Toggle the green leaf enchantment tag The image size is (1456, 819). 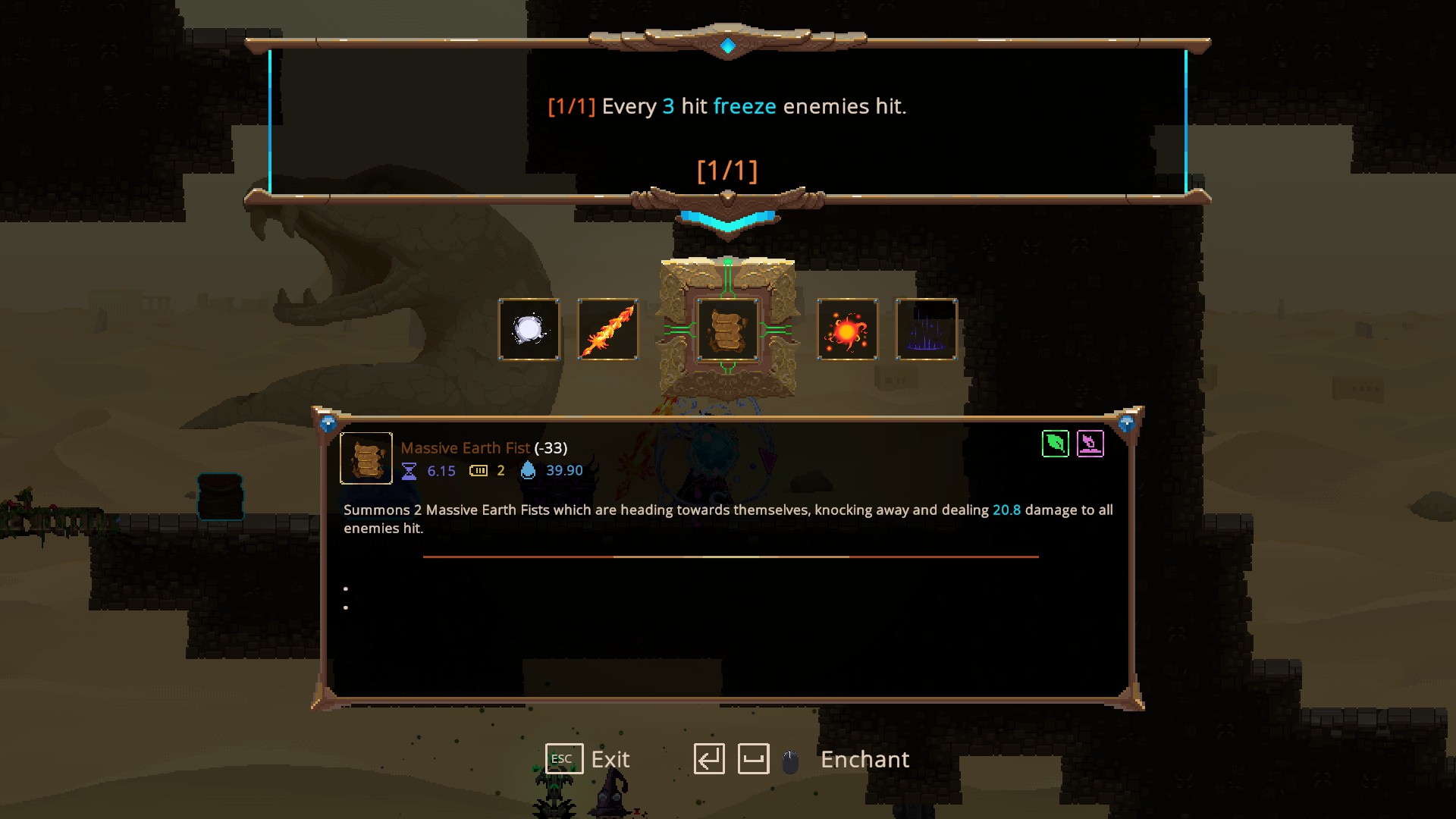pos(1055,444)
